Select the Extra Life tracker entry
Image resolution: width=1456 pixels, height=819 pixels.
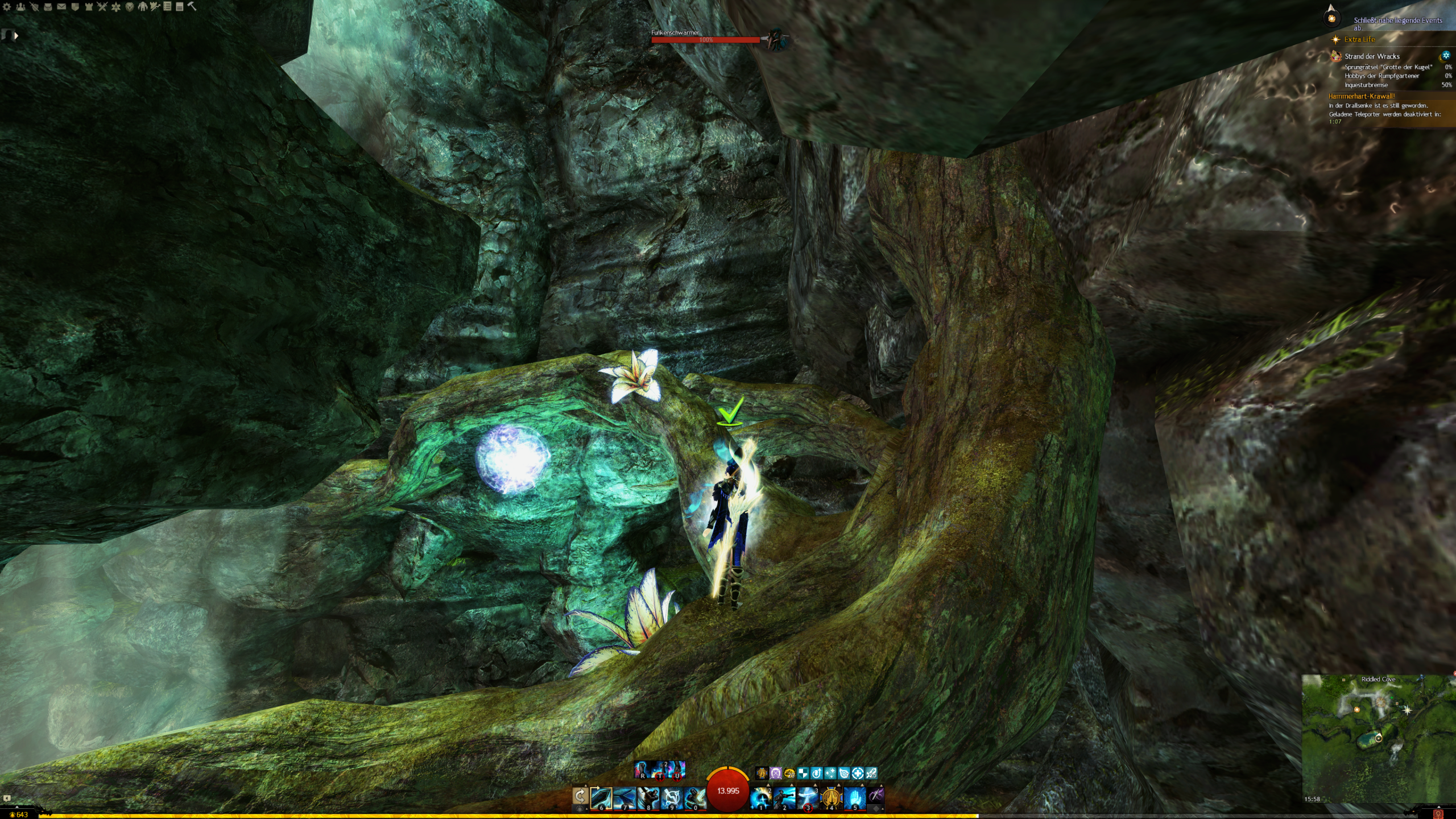tap(1359, 39)
